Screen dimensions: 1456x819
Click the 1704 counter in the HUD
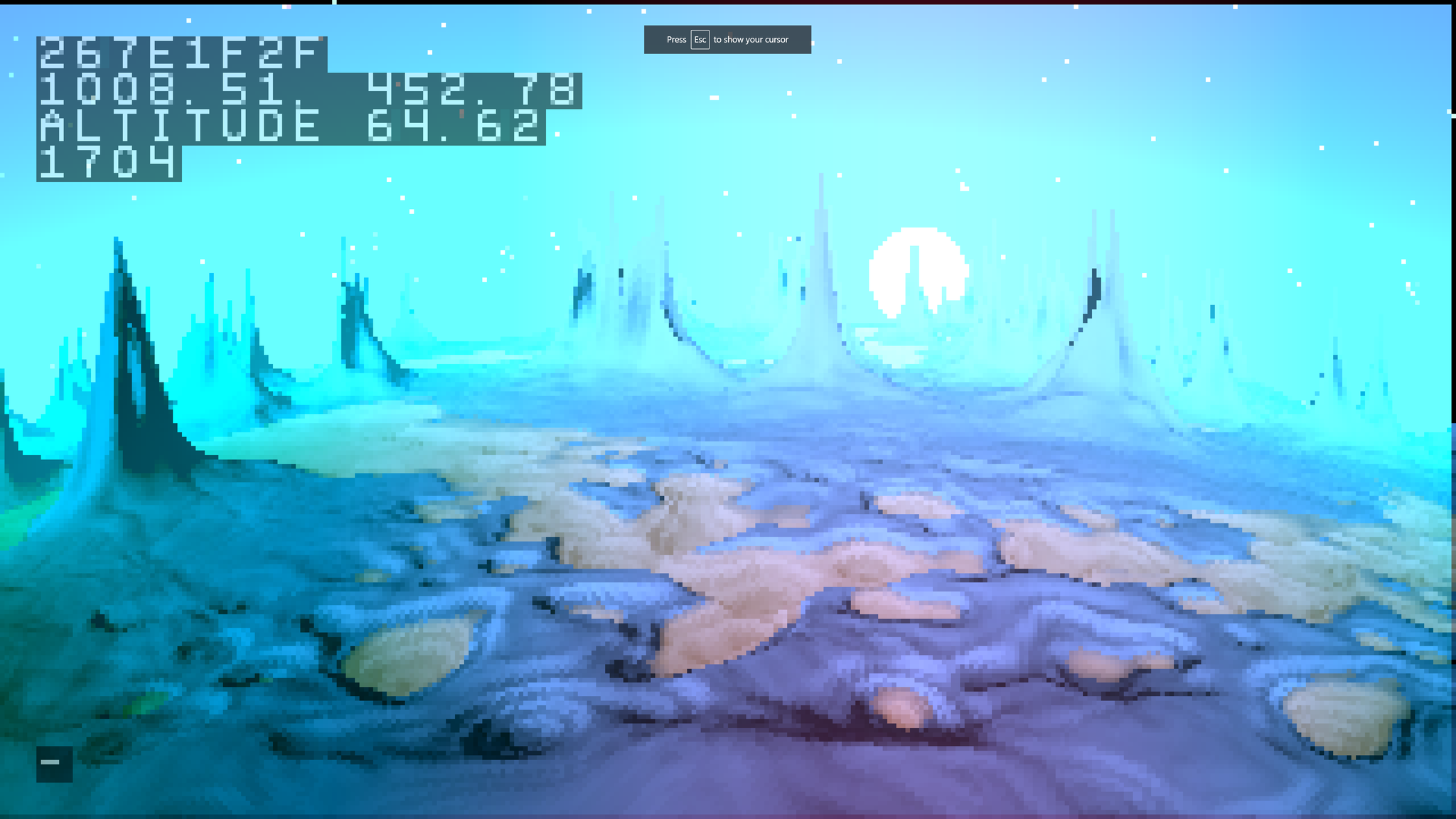click(110, 164)
